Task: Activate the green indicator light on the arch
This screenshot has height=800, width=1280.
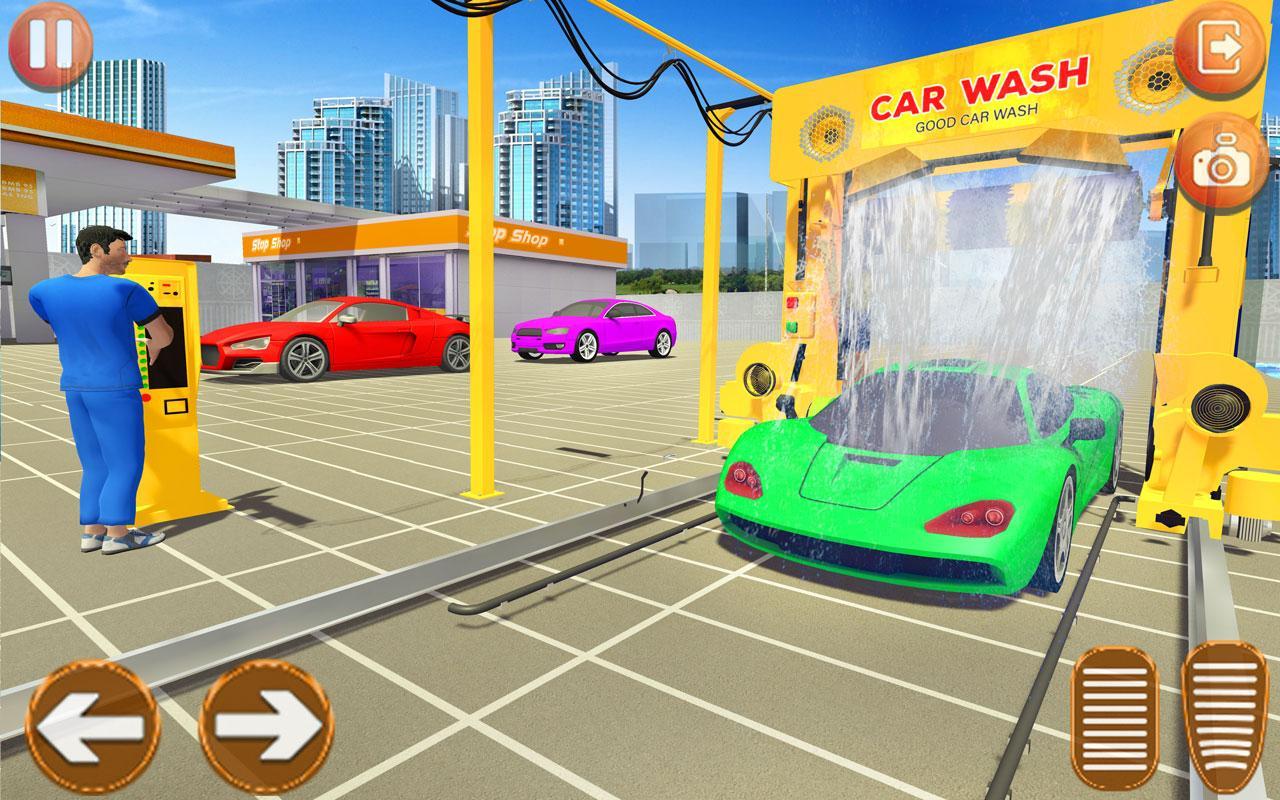Action: tap(792, 326)
